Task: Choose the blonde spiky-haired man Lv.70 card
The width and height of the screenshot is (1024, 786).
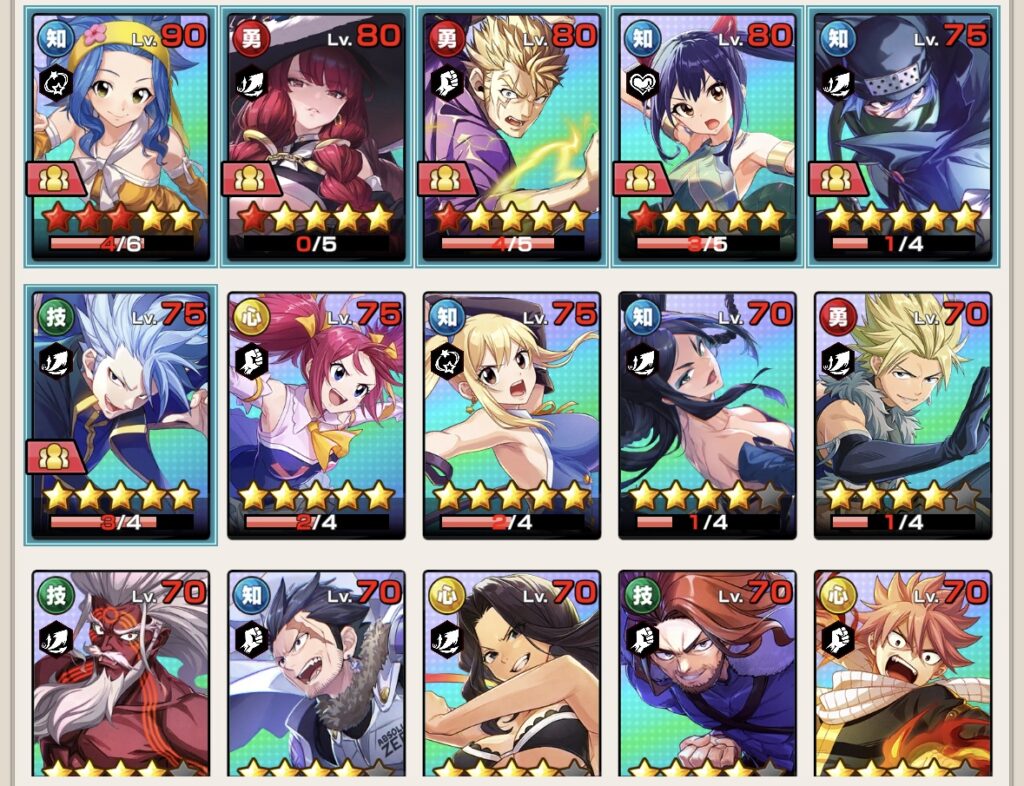Action: (903, 415)
